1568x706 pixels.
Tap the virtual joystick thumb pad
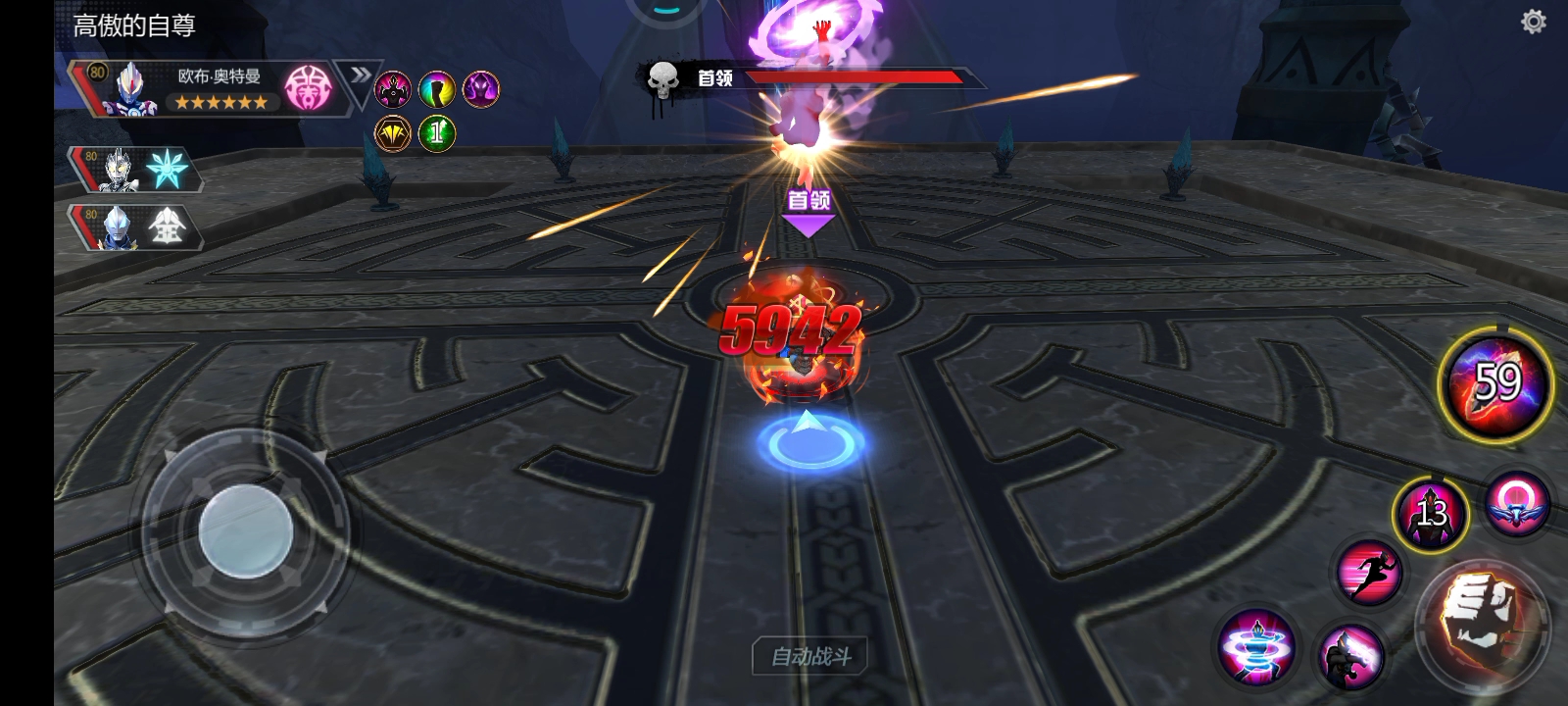[245, 533]
